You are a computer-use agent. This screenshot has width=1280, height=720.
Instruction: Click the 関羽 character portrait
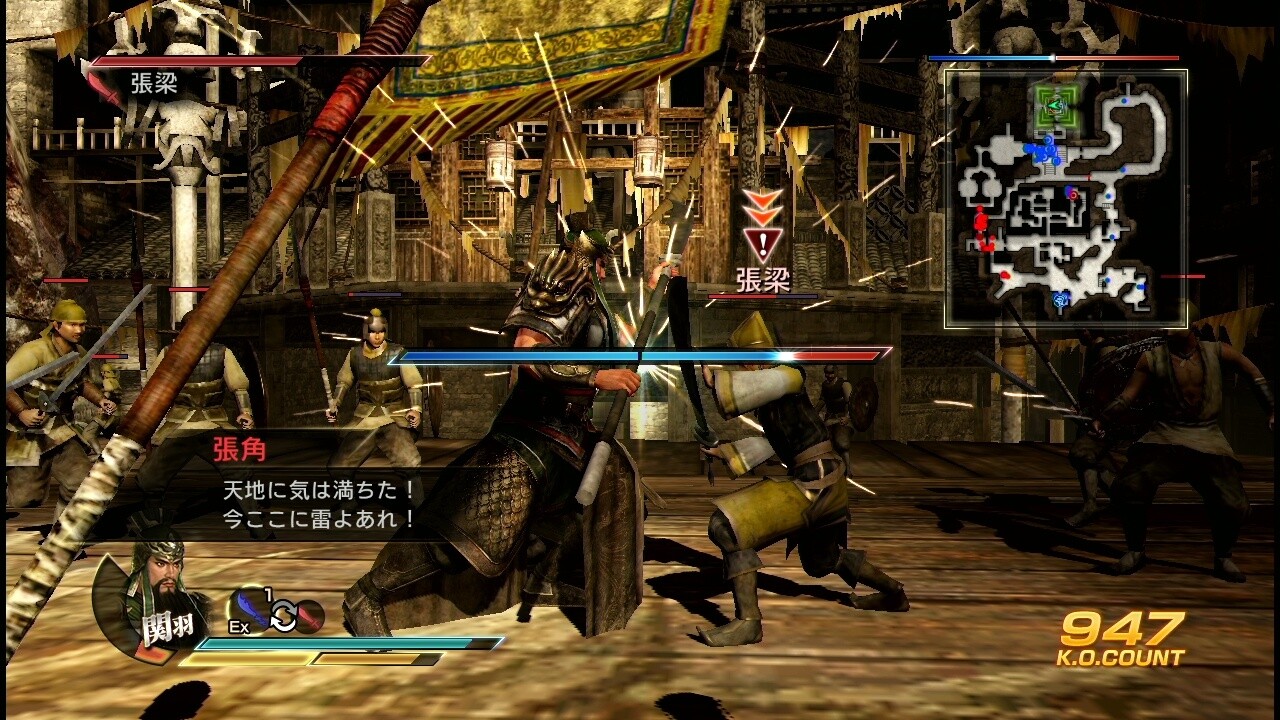pyautogui.click(x=140, y=598)
